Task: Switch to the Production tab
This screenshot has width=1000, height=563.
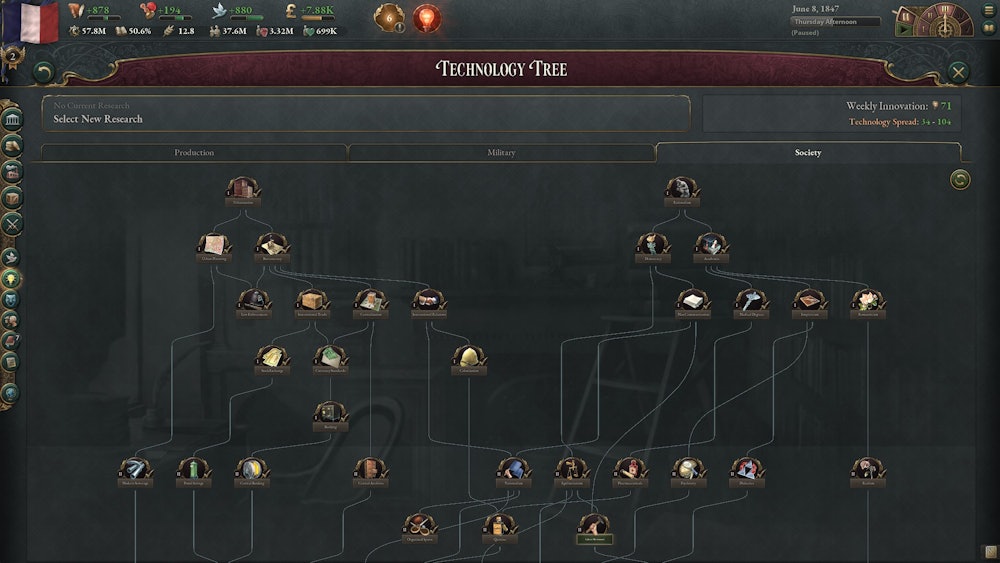Action: point(194,153)
